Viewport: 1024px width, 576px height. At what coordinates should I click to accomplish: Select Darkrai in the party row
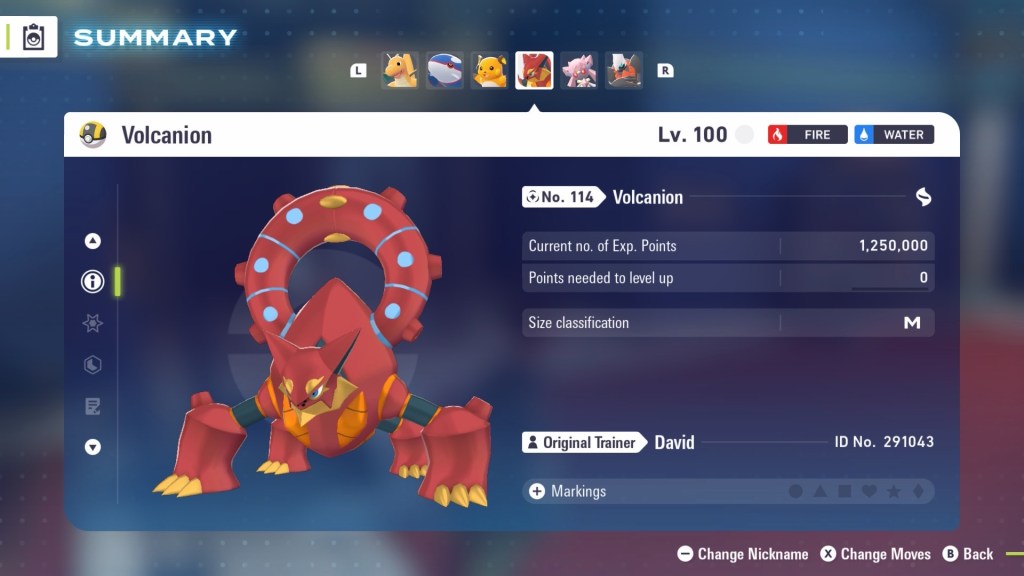pos(624,71)
